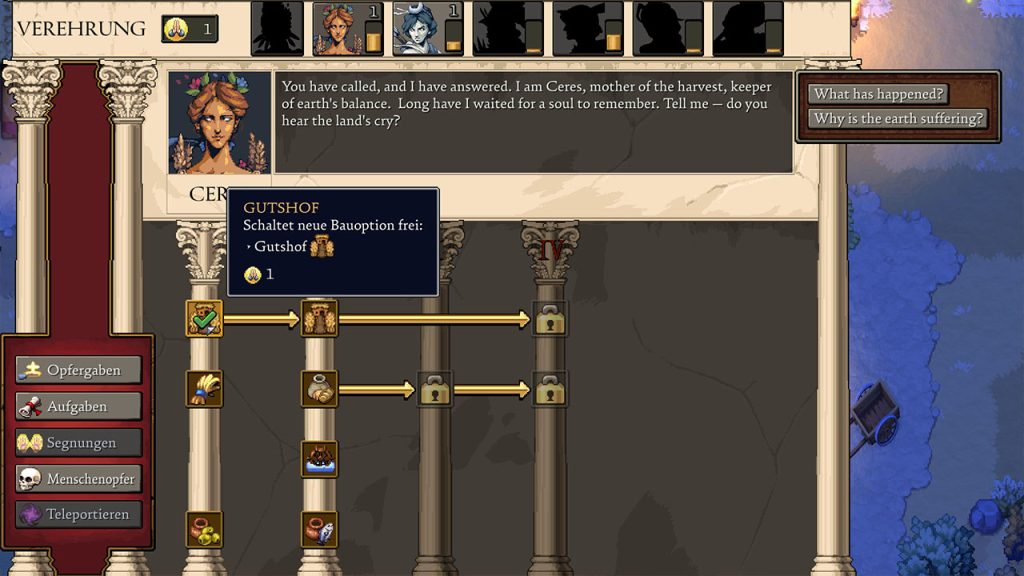The height and width of the screenshot is (576, 1024).
Task: Click Ceres's large dialogue portrait
Action: coord(219,123)
